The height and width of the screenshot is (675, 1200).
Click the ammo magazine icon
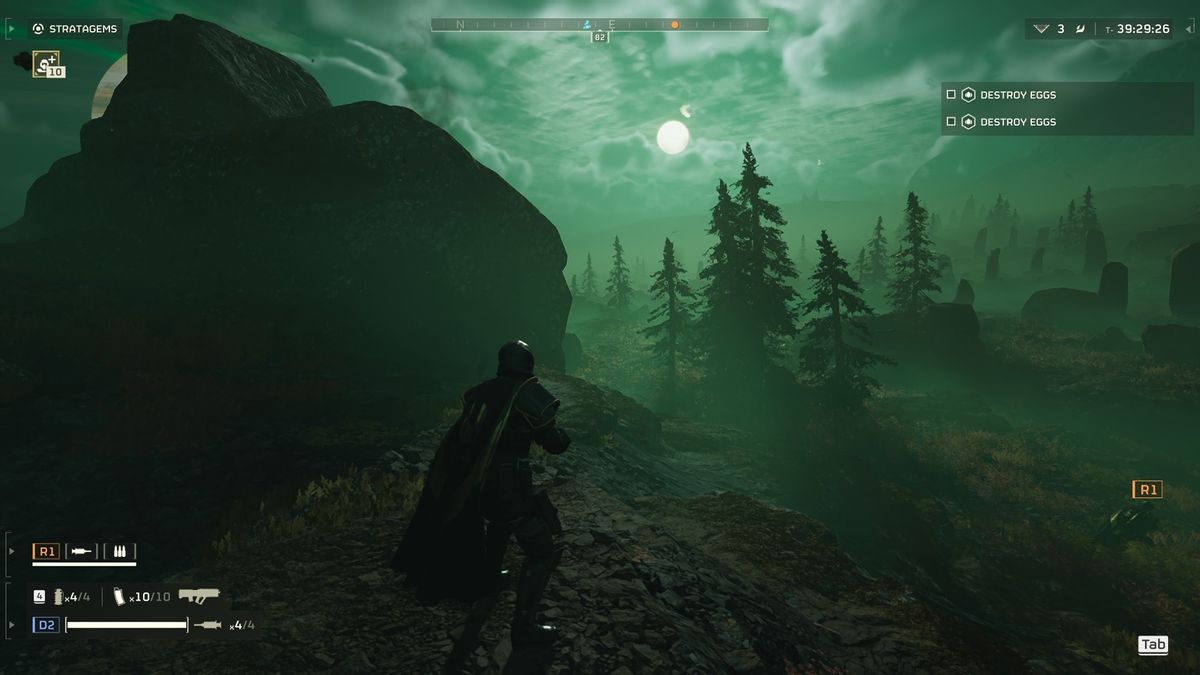coord(119,596)
